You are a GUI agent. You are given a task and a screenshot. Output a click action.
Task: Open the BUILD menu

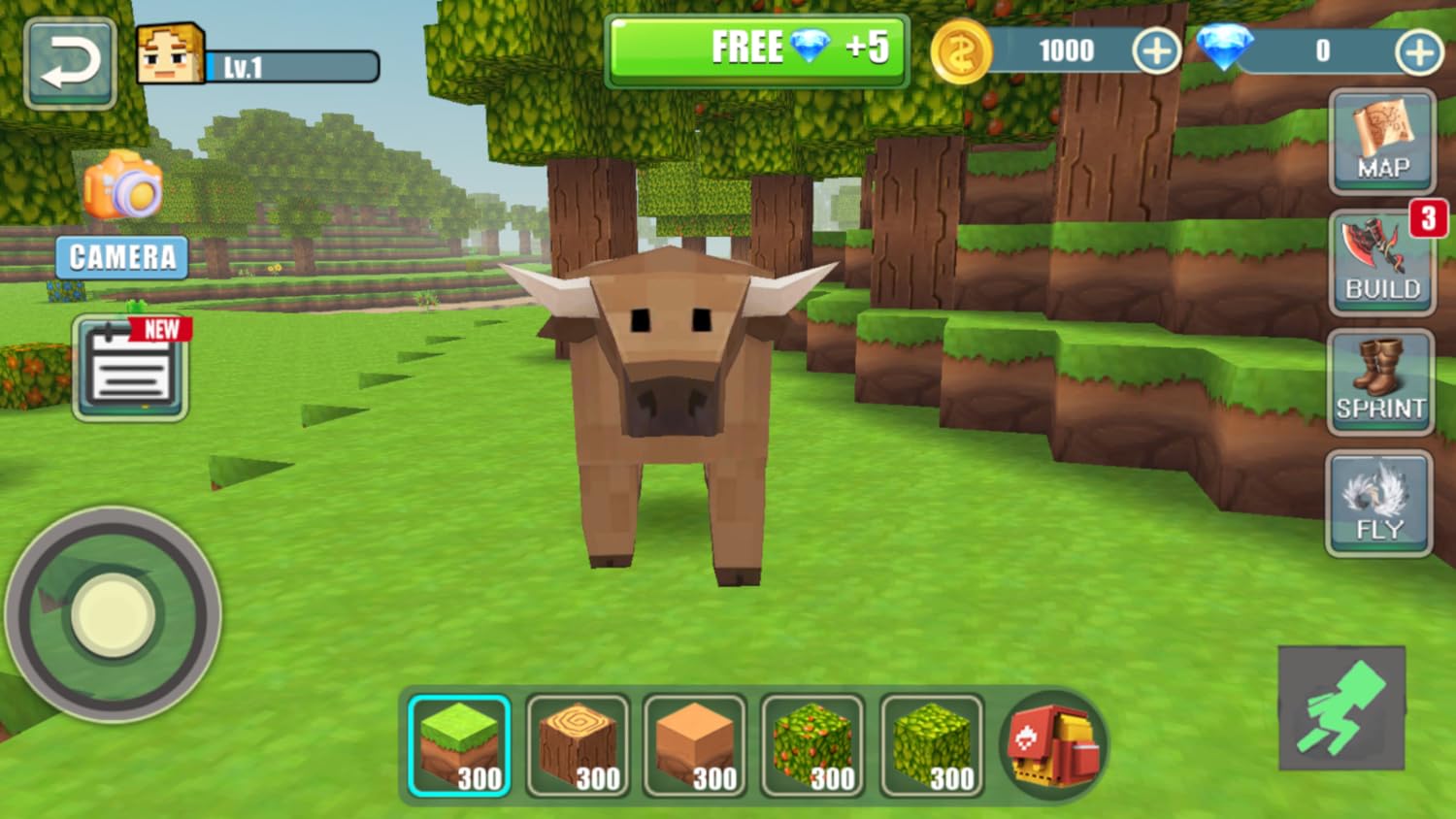click(x=1382, y=262)
